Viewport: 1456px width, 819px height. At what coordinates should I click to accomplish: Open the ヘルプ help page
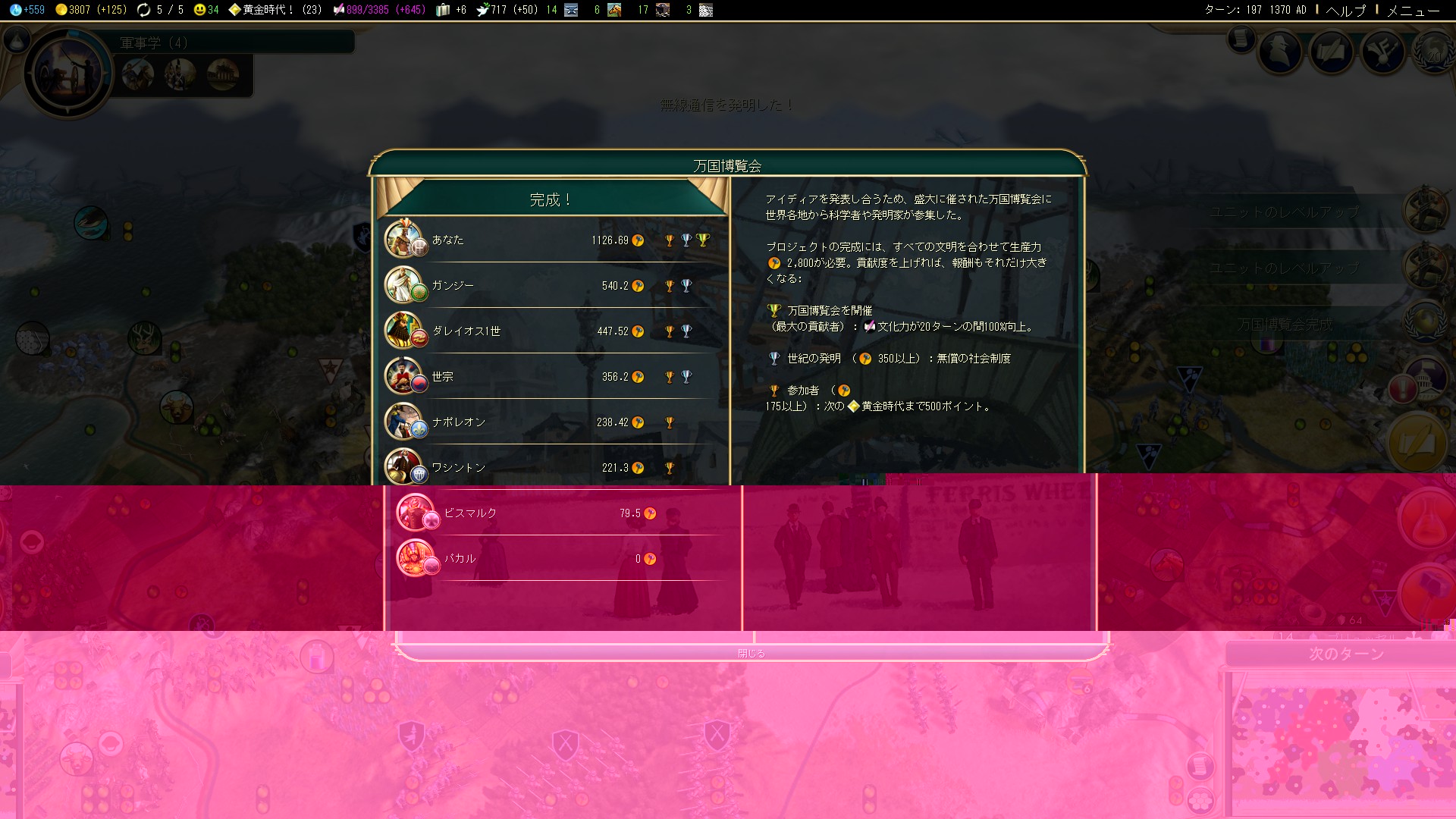click(x=1345, y=10)
